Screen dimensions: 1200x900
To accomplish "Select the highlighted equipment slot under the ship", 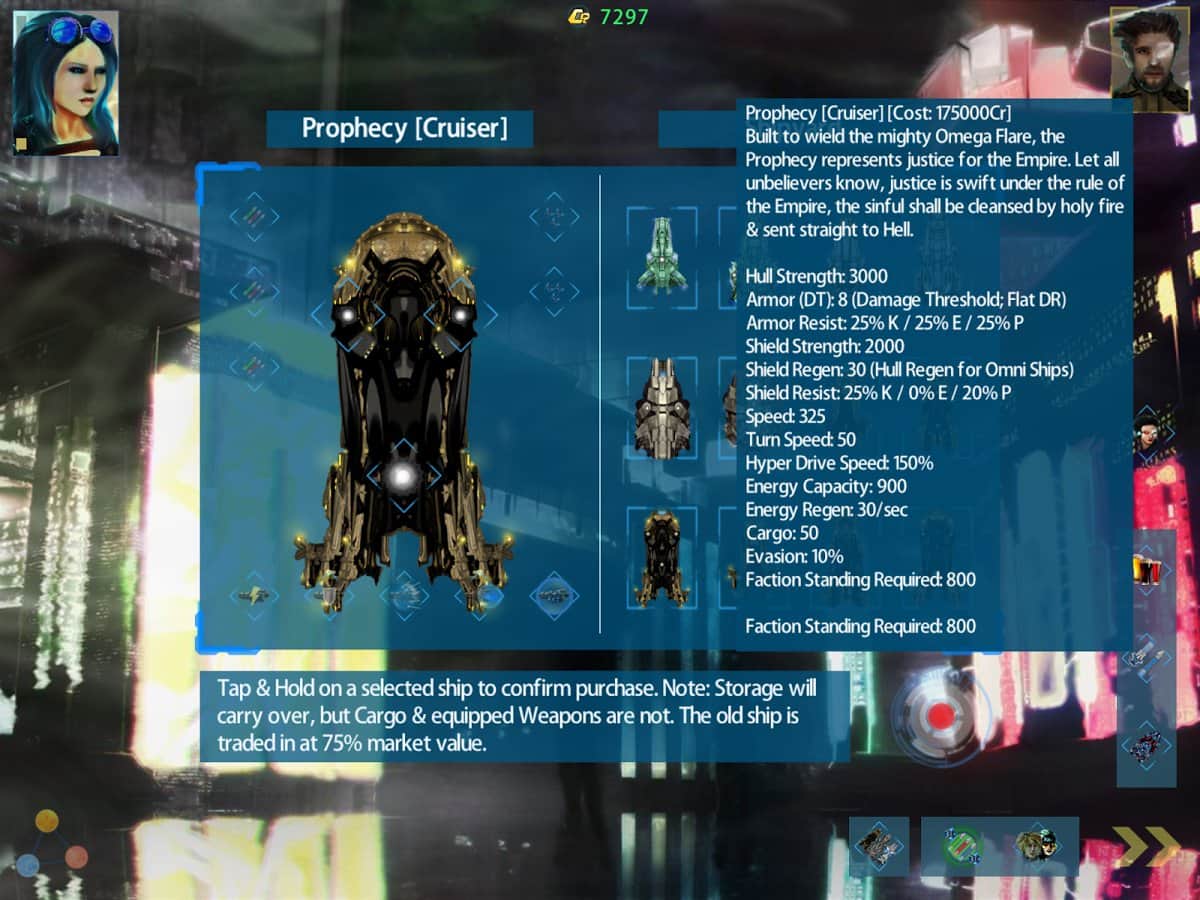I will tap(554, 596).
